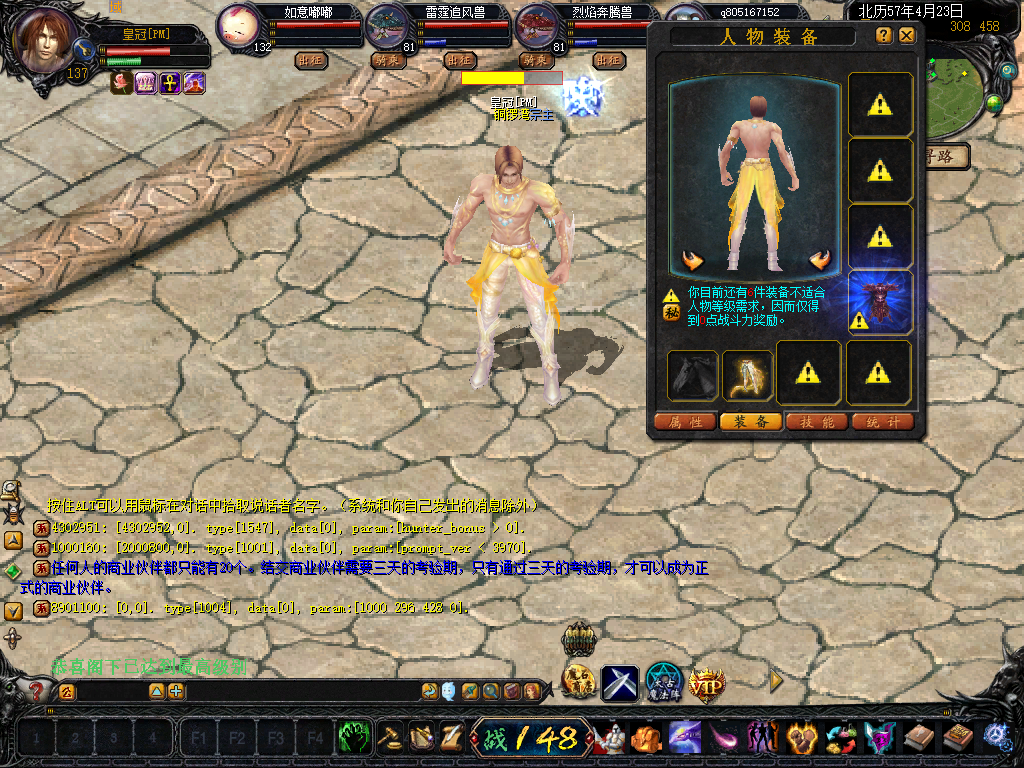Viewport: 1024px width, 768px height.
Task: Open the VIP menu icon
Action: 707,683
